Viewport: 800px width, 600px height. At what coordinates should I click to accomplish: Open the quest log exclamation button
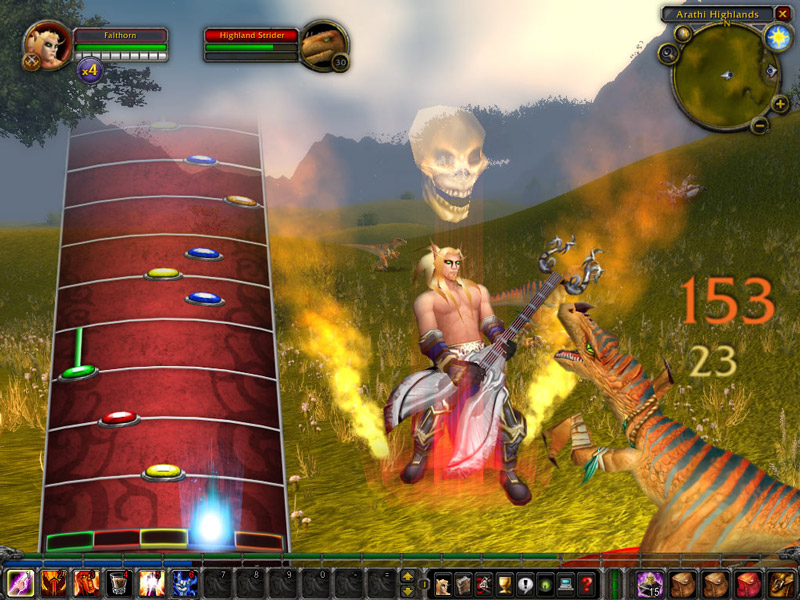click(524, 584)
